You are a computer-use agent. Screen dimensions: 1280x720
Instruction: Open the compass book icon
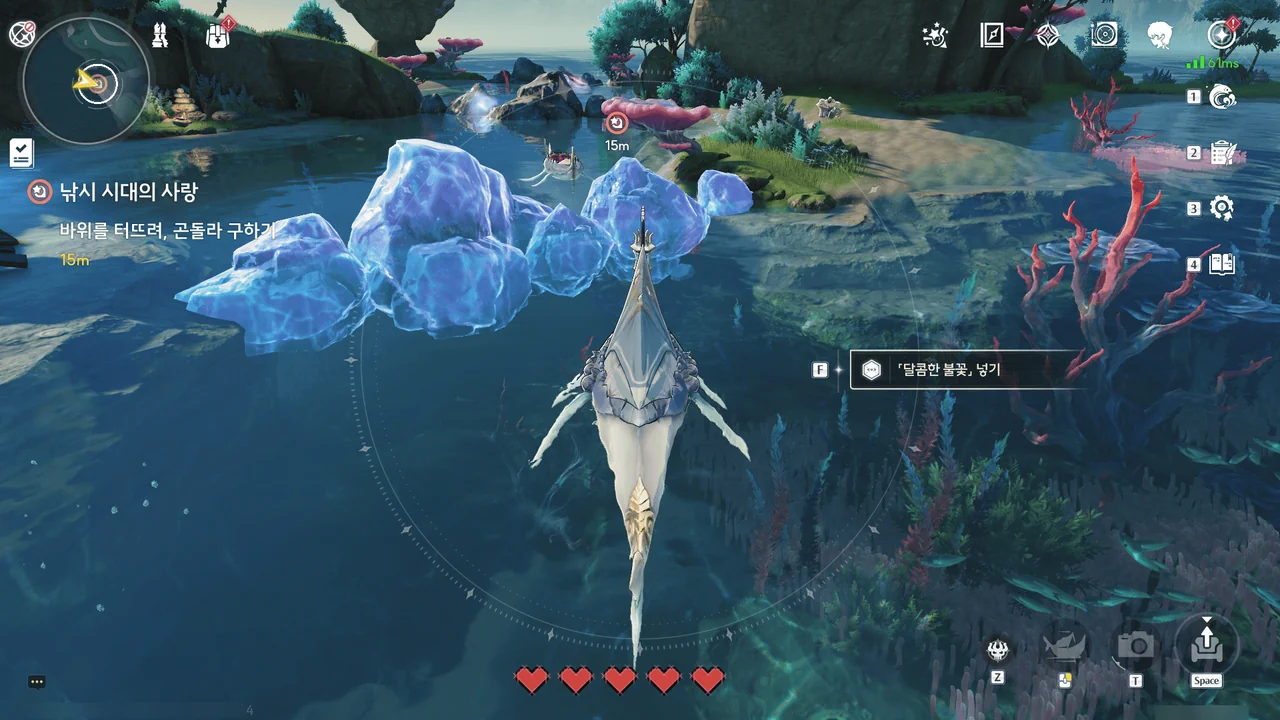coord(991,36)
